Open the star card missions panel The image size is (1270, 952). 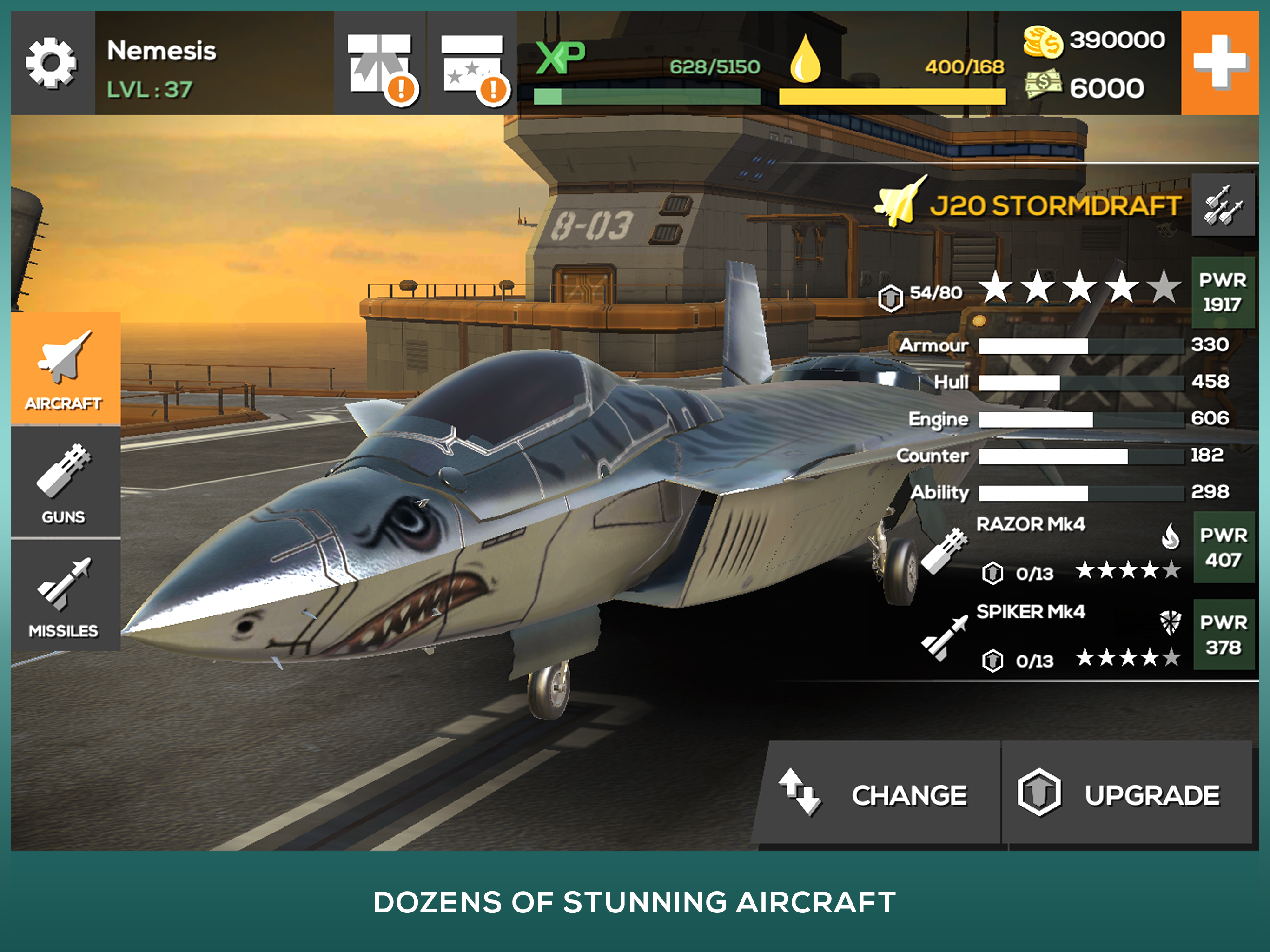pos(472,64)
